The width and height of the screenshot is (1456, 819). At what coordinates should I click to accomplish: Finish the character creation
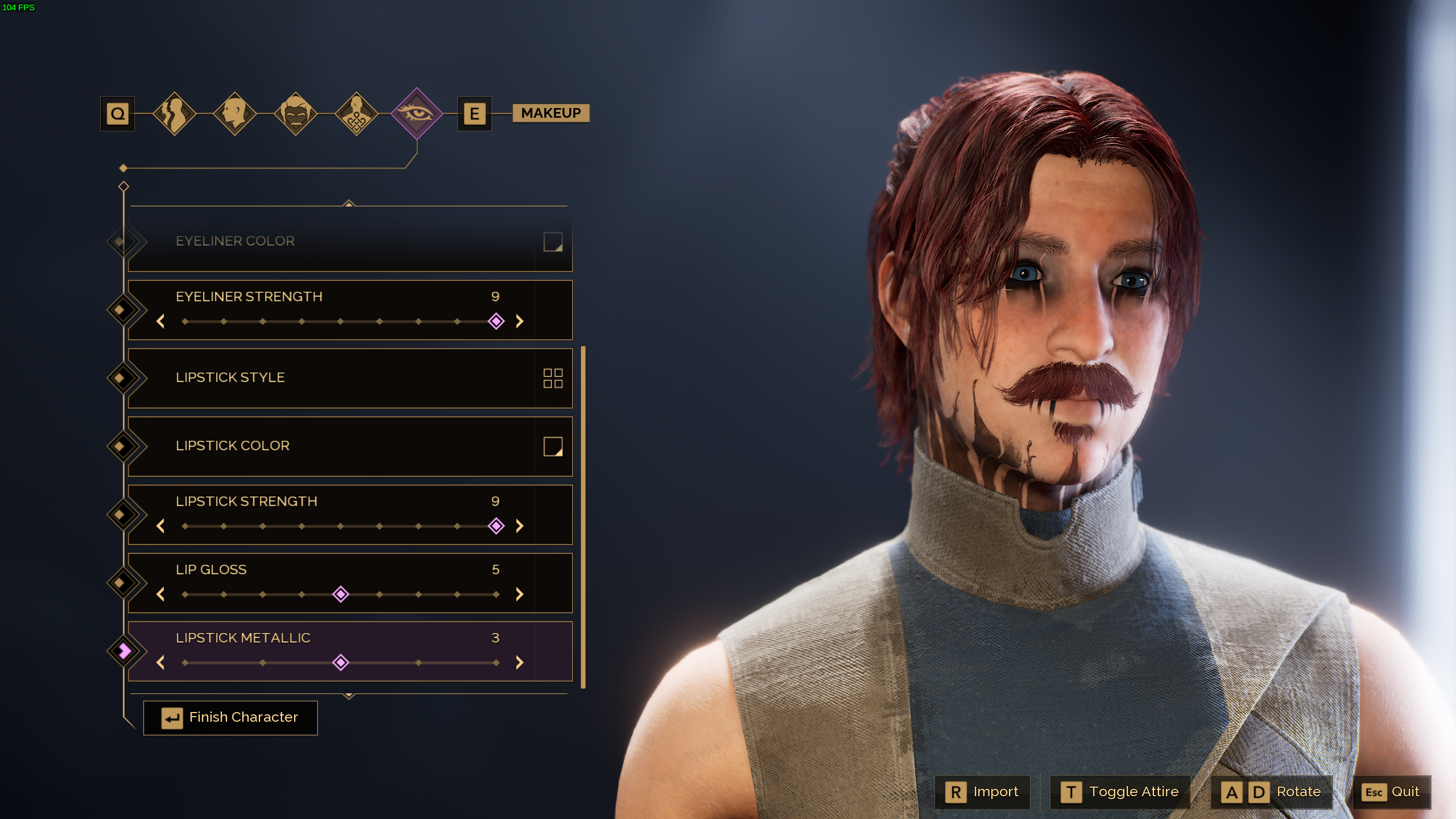(x=230, y=718)
